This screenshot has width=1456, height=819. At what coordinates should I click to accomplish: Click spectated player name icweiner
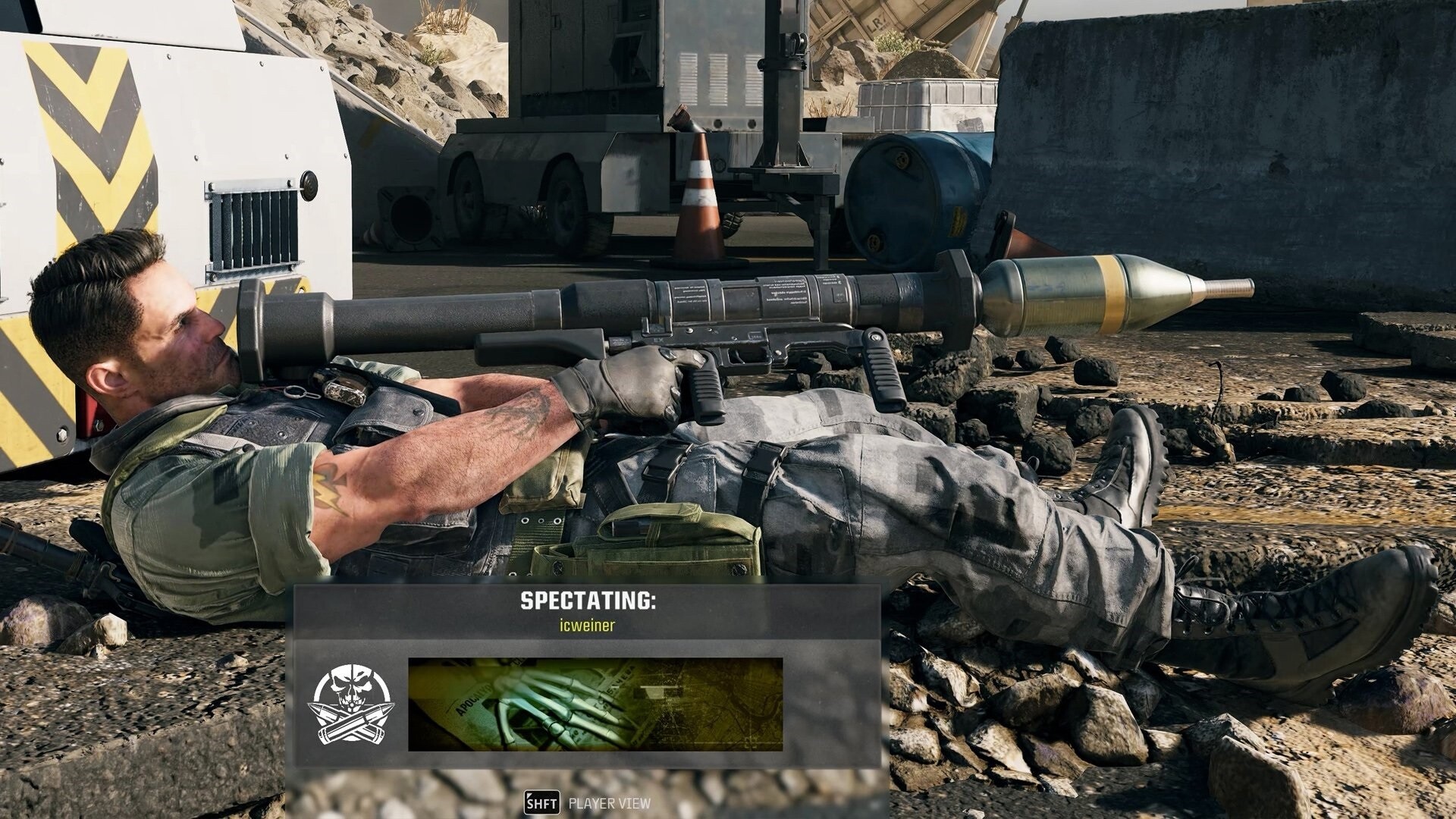point(587,626)
